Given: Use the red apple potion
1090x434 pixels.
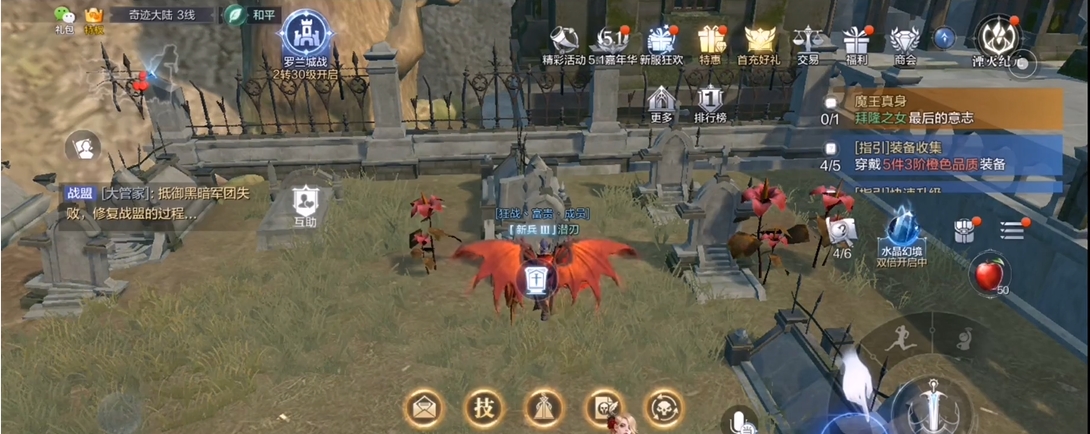Looking at the screenshot, I should [989, 273].
